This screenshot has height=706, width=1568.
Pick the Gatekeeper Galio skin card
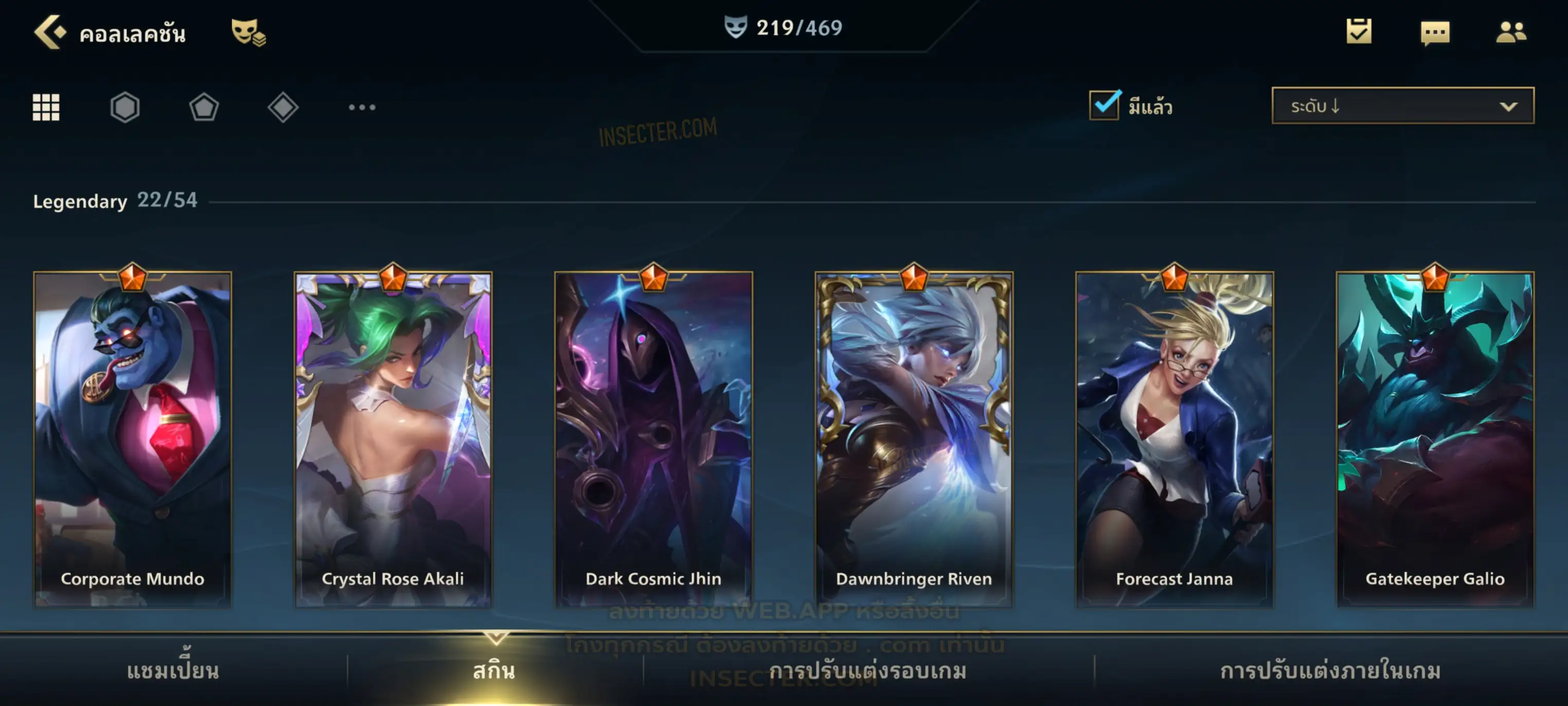pyautogui.click(x=1435, y=439)
